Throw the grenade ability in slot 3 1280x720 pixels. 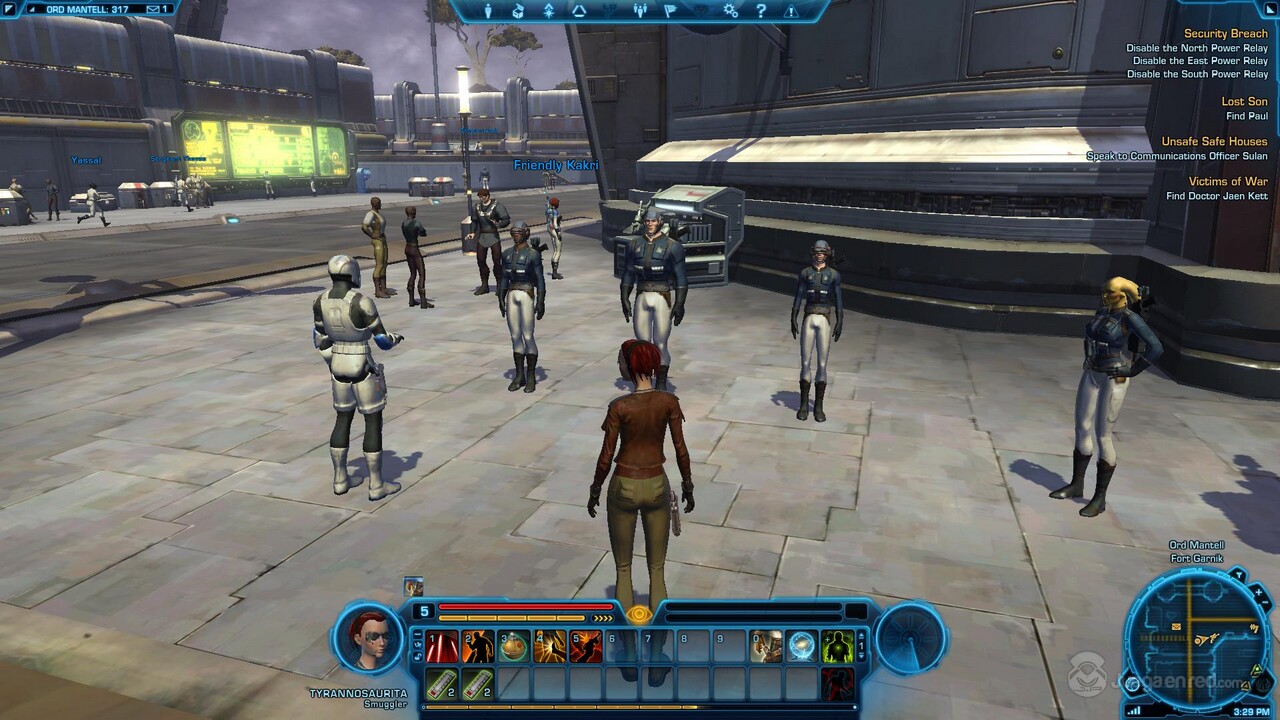[x=514, y=646]
